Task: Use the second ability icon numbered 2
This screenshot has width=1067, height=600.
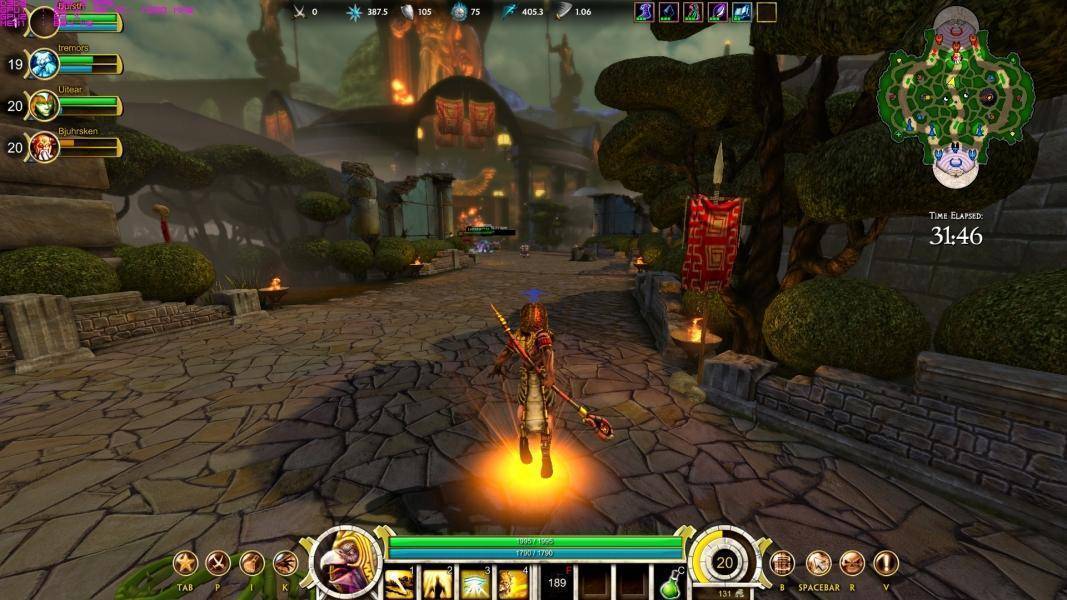Action: click(438, 583)
